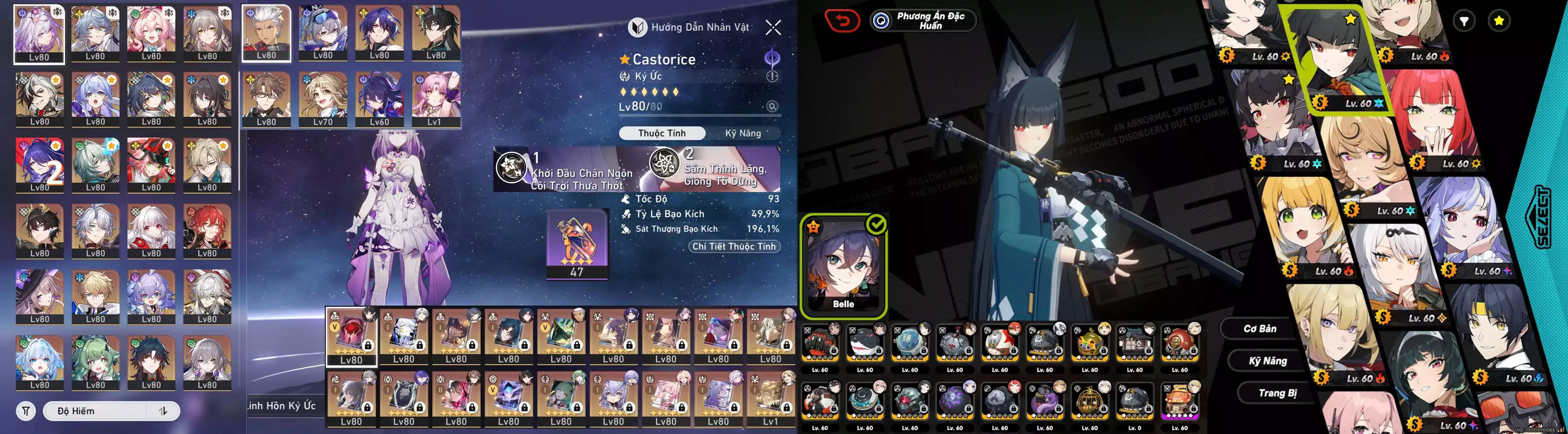Close the Castorice character panel
Screen dimensions: 1568x434
point(773,27)
